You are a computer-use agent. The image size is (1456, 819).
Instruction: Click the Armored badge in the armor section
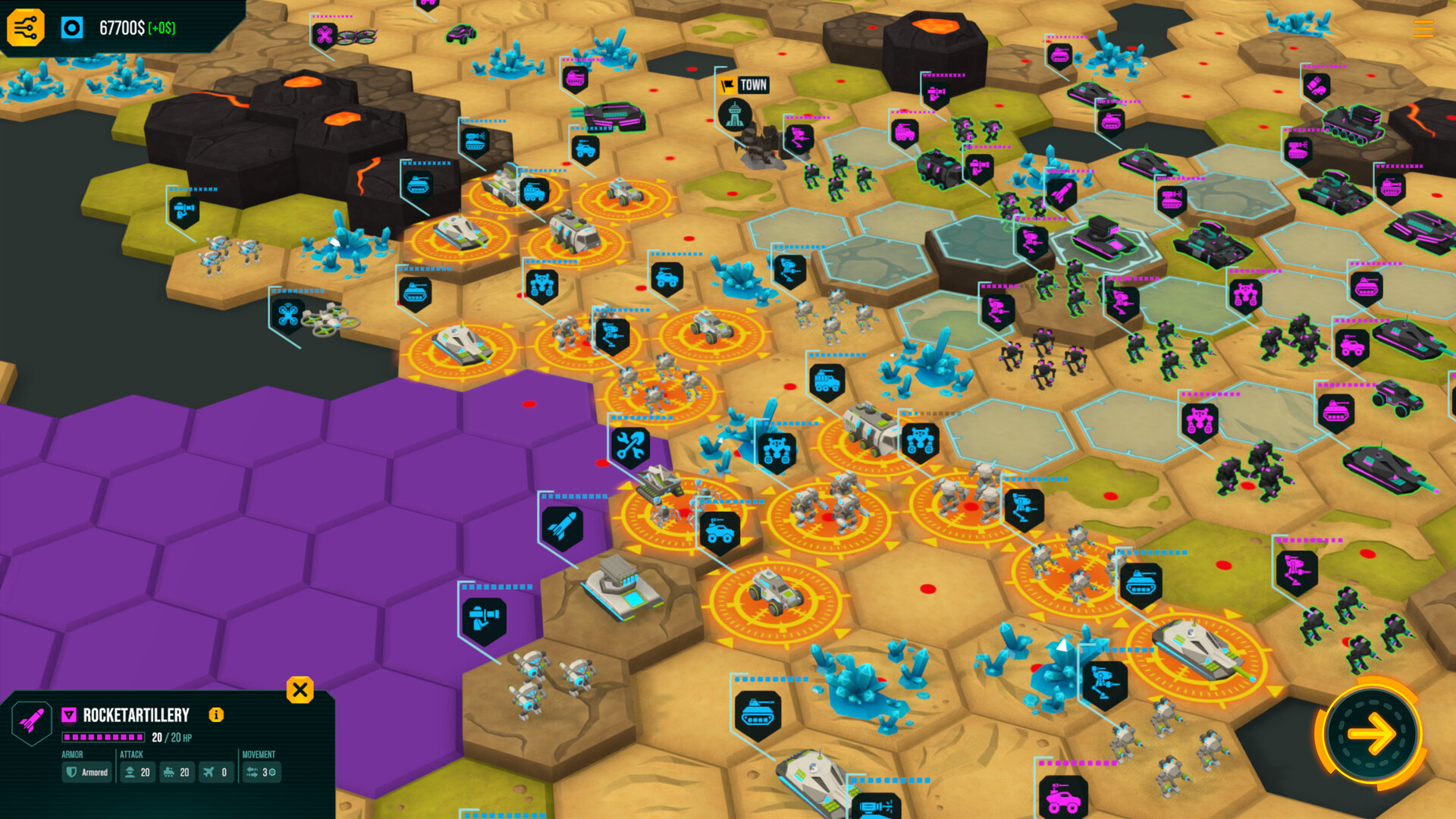pos(86,773)
